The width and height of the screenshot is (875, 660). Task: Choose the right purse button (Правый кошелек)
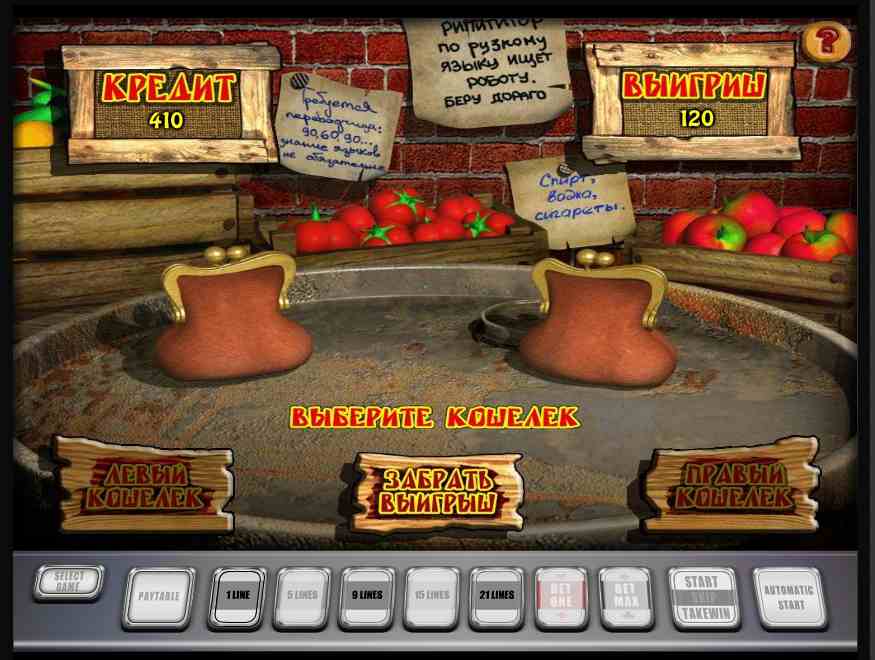coord(733,484)
